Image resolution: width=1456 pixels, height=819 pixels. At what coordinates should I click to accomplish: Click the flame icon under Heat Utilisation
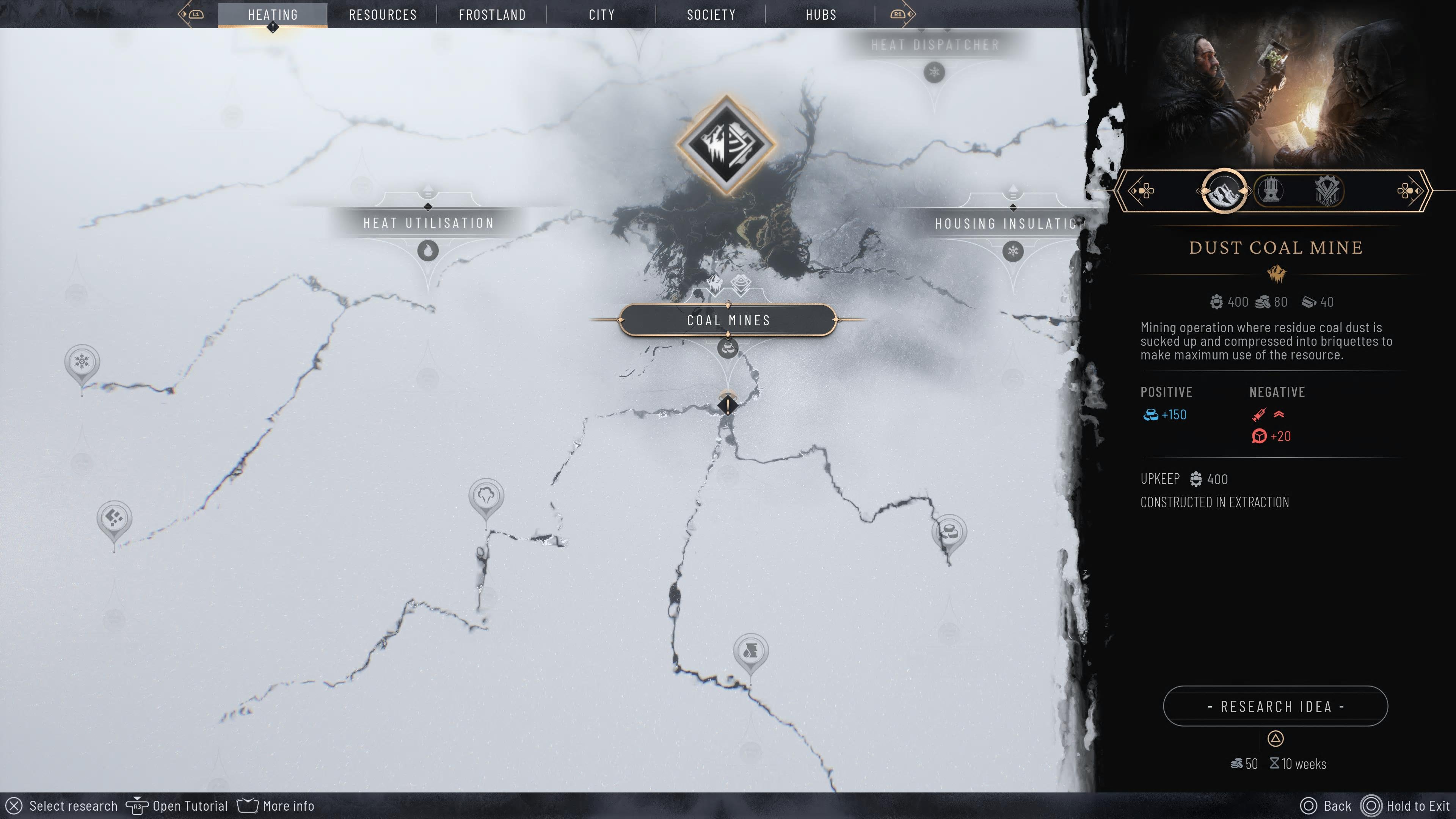click(x=428, y=249)
